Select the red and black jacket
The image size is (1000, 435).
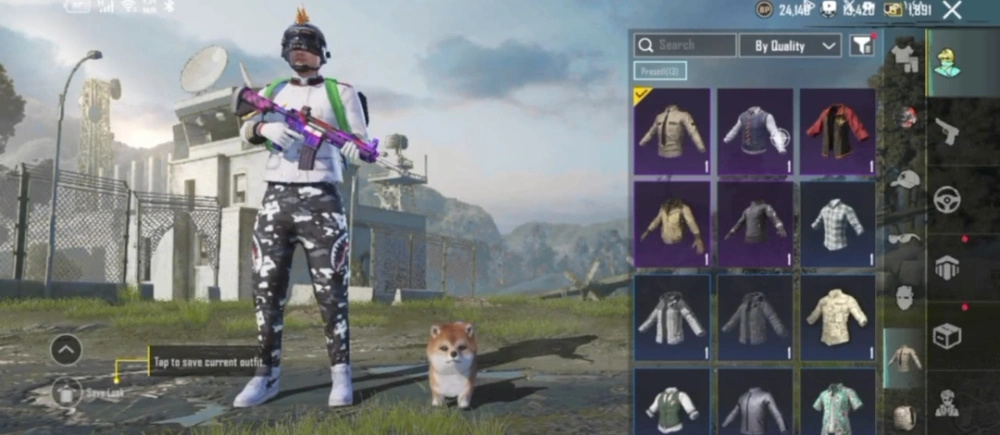click(x=837, y=131)
